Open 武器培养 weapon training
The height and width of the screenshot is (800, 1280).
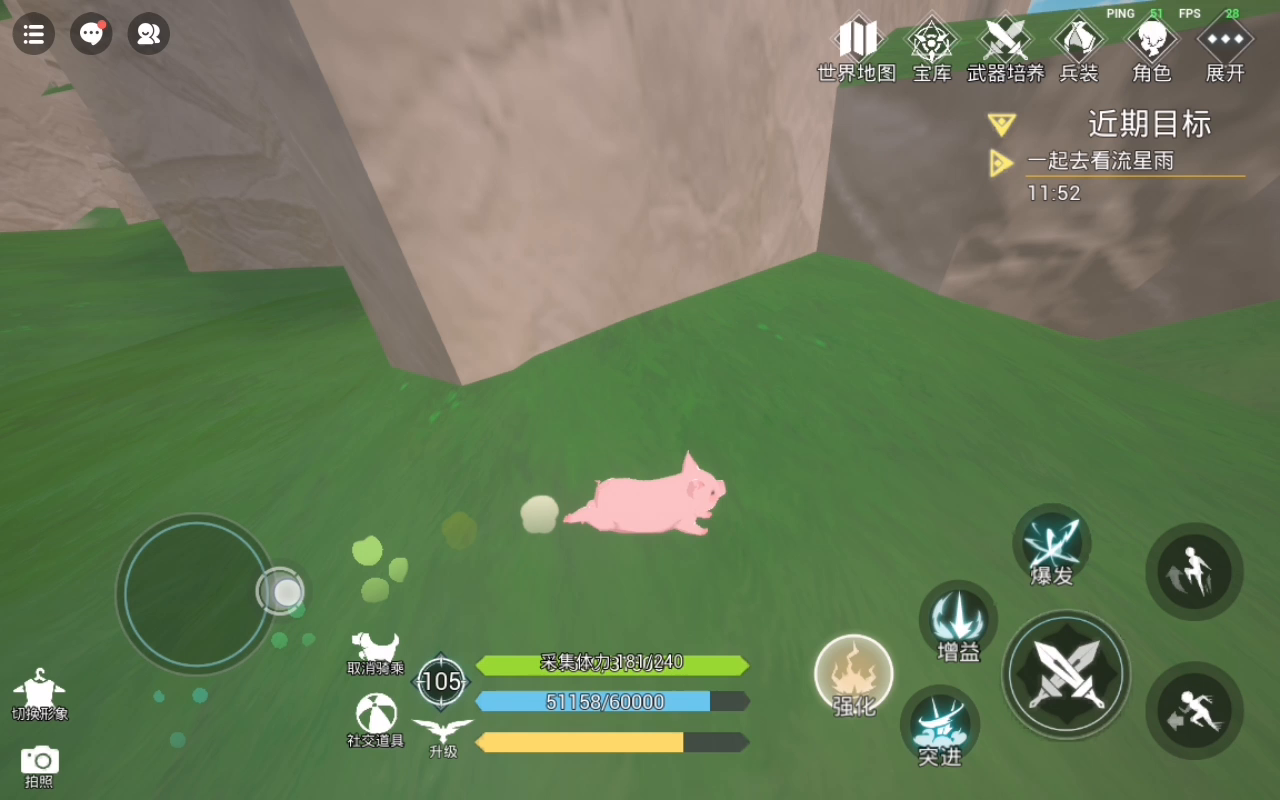pyautogui.click(x=1005, y=48)
